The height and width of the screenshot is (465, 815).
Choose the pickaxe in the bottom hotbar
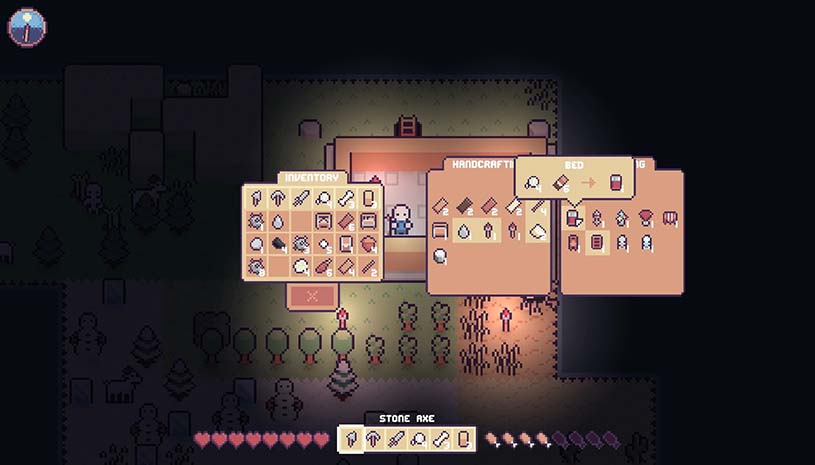click(373, 440)
